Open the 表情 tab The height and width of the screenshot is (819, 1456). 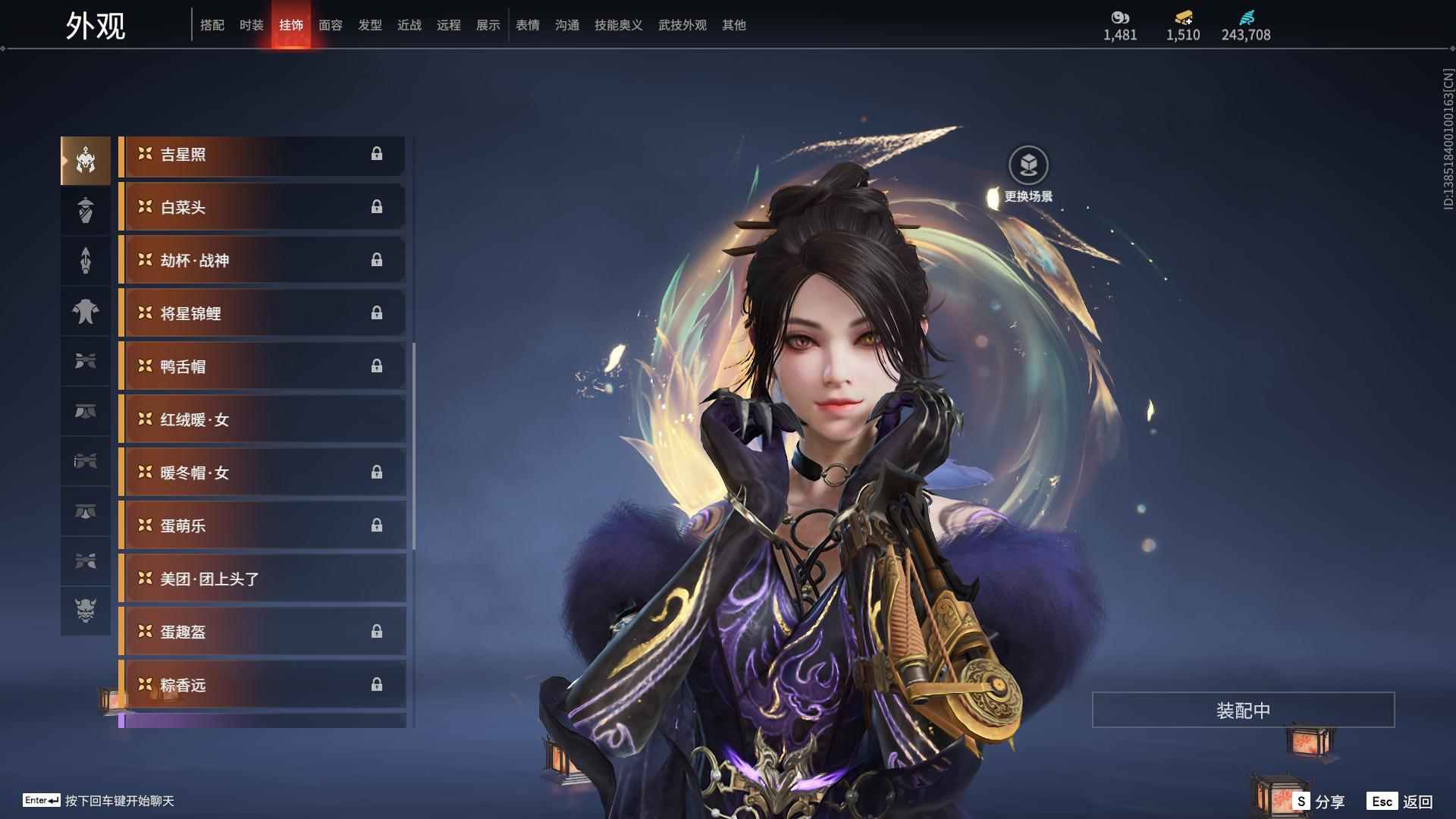pyautogui.click(x=527, y=24)
